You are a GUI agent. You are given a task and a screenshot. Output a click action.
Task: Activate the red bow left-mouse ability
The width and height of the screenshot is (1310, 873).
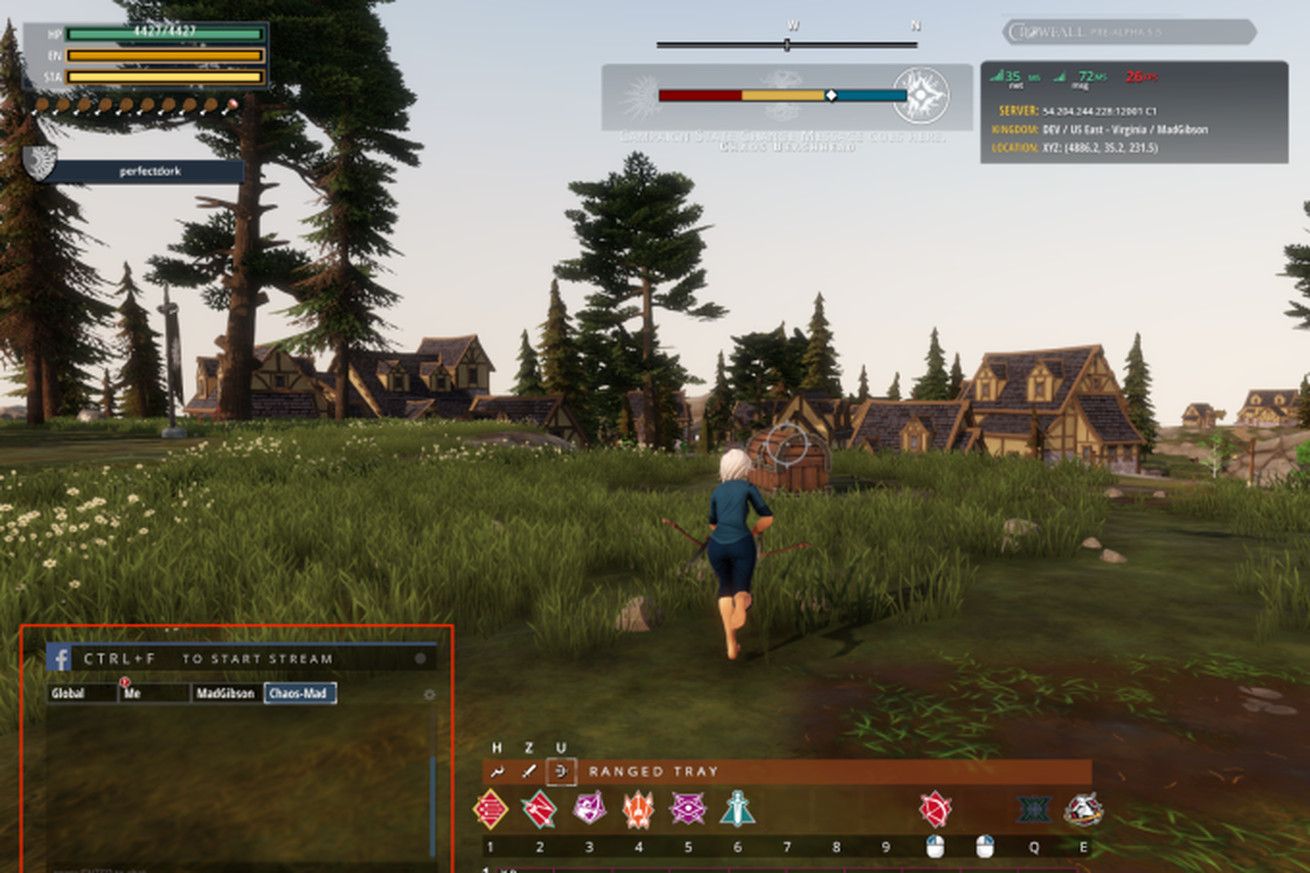click(x=935, y=809)
